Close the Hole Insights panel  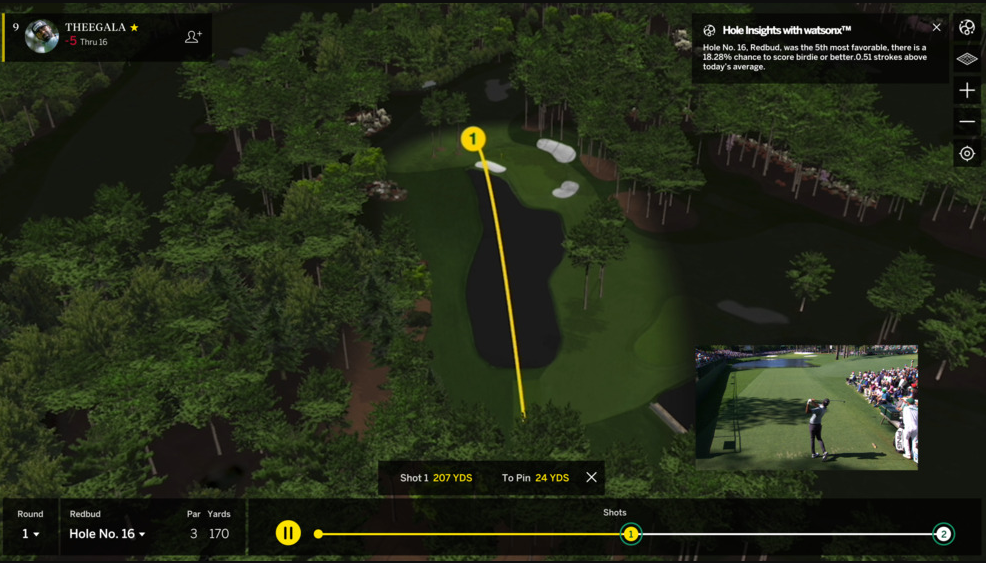(x=937, y=28)
